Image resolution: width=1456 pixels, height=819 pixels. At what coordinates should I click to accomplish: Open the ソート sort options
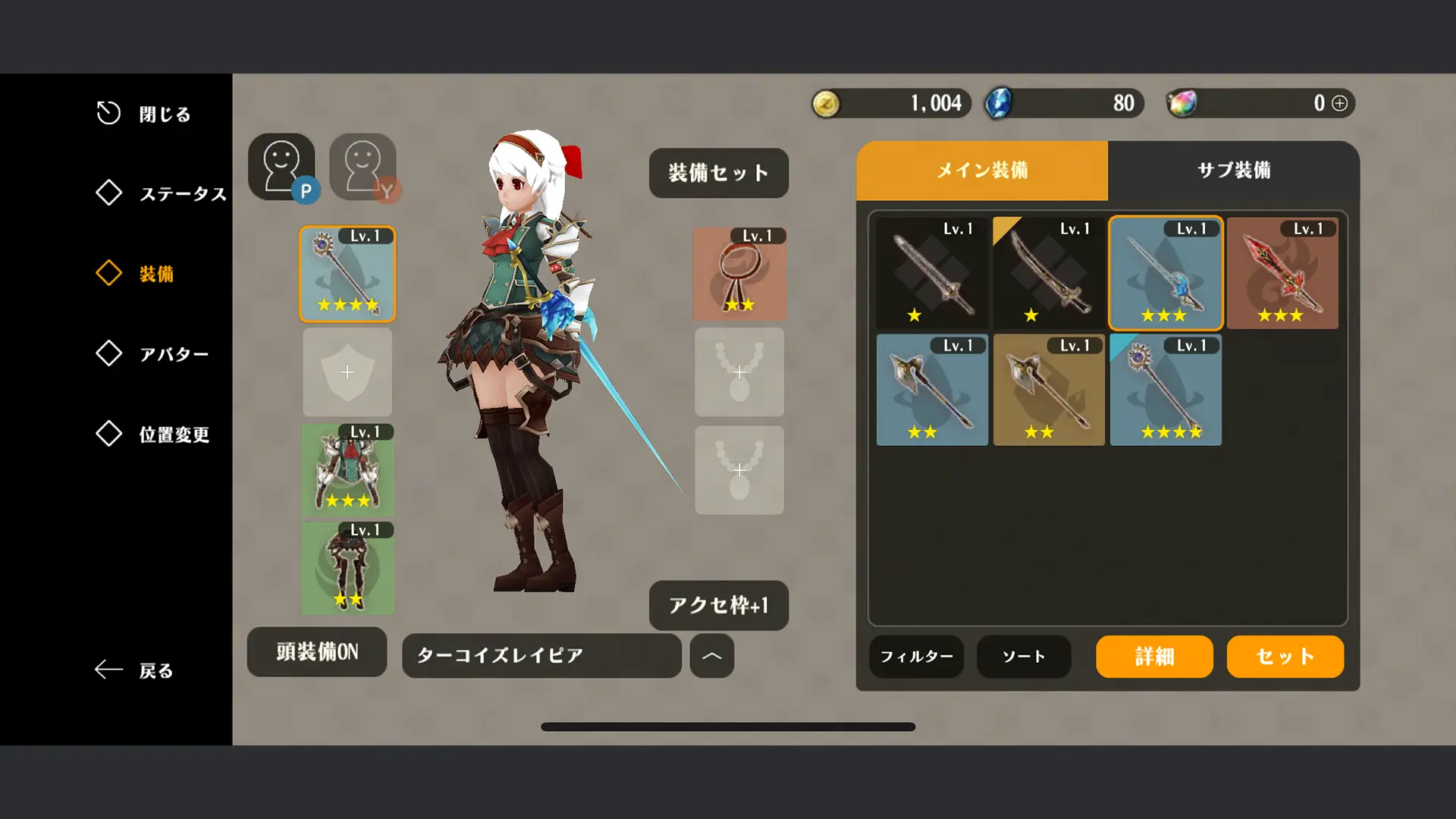pyautogui.click(x=1023, y=657)
